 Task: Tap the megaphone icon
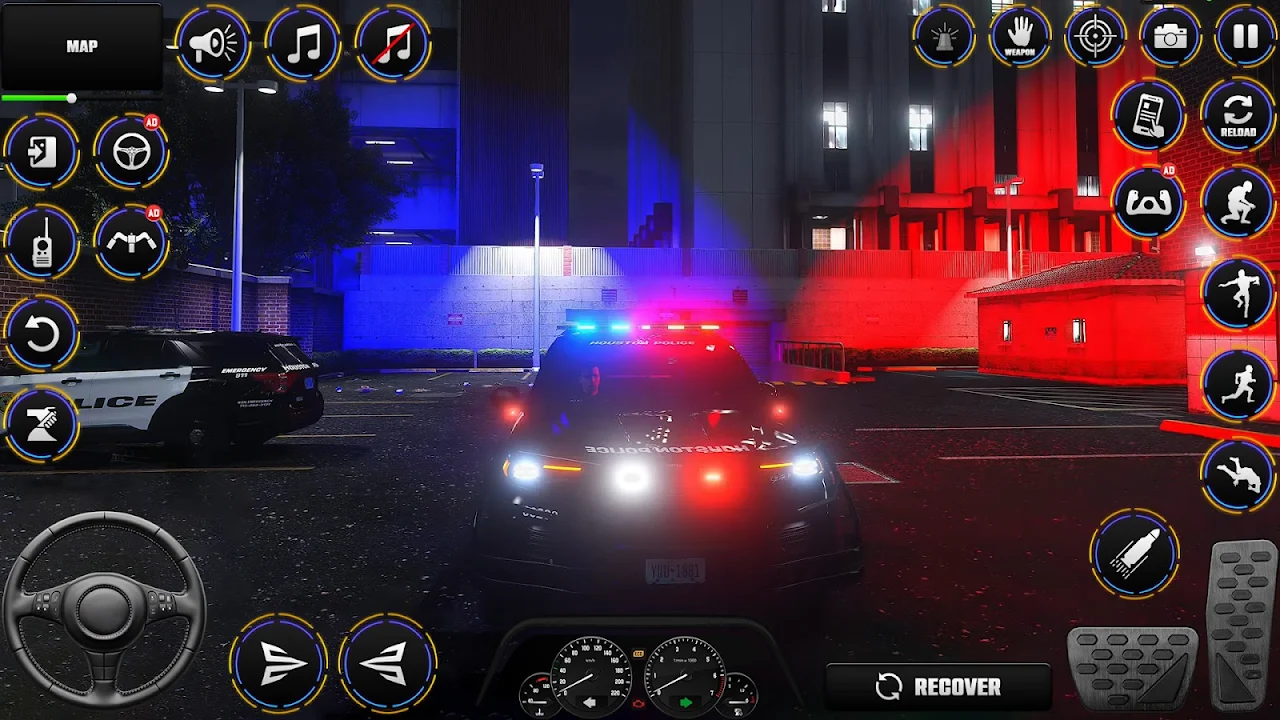click(x=212, y=43)
